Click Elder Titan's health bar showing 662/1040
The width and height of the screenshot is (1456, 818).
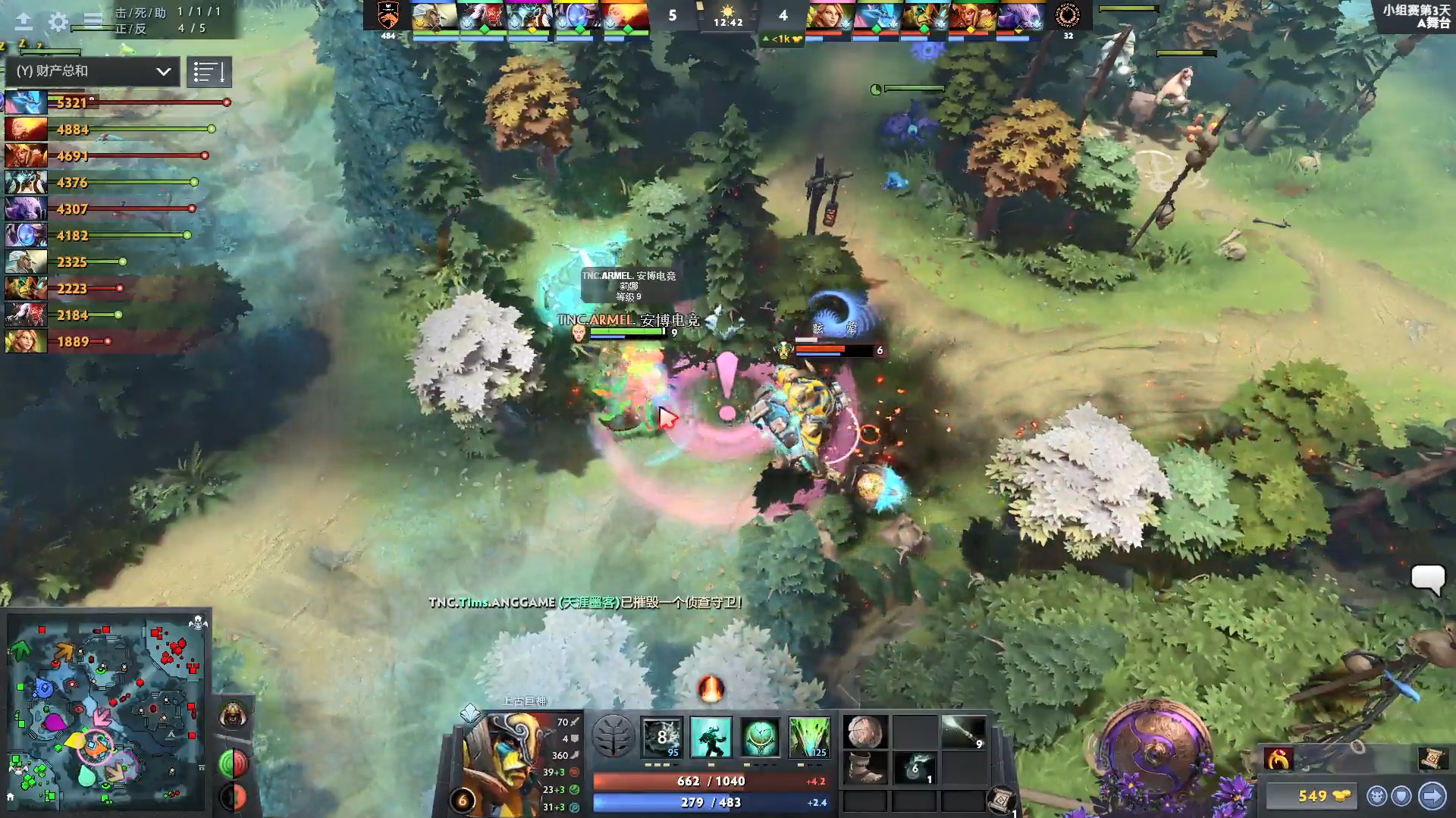pyautogui.click(x=713, y=780)
